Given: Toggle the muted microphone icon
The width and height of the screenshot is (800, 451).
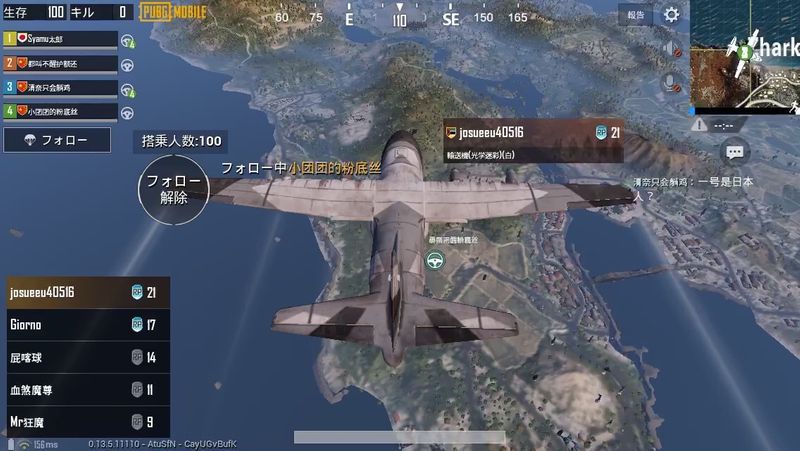Looking at the screenshot, I should pyautogui.click(x=673, y=81).
